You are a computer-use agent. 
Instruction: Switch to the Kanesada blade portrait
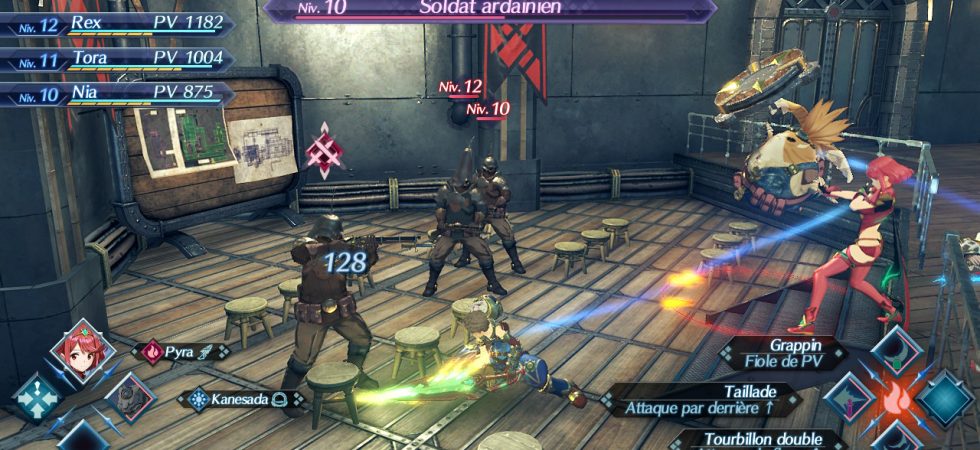tap(129, 397)
